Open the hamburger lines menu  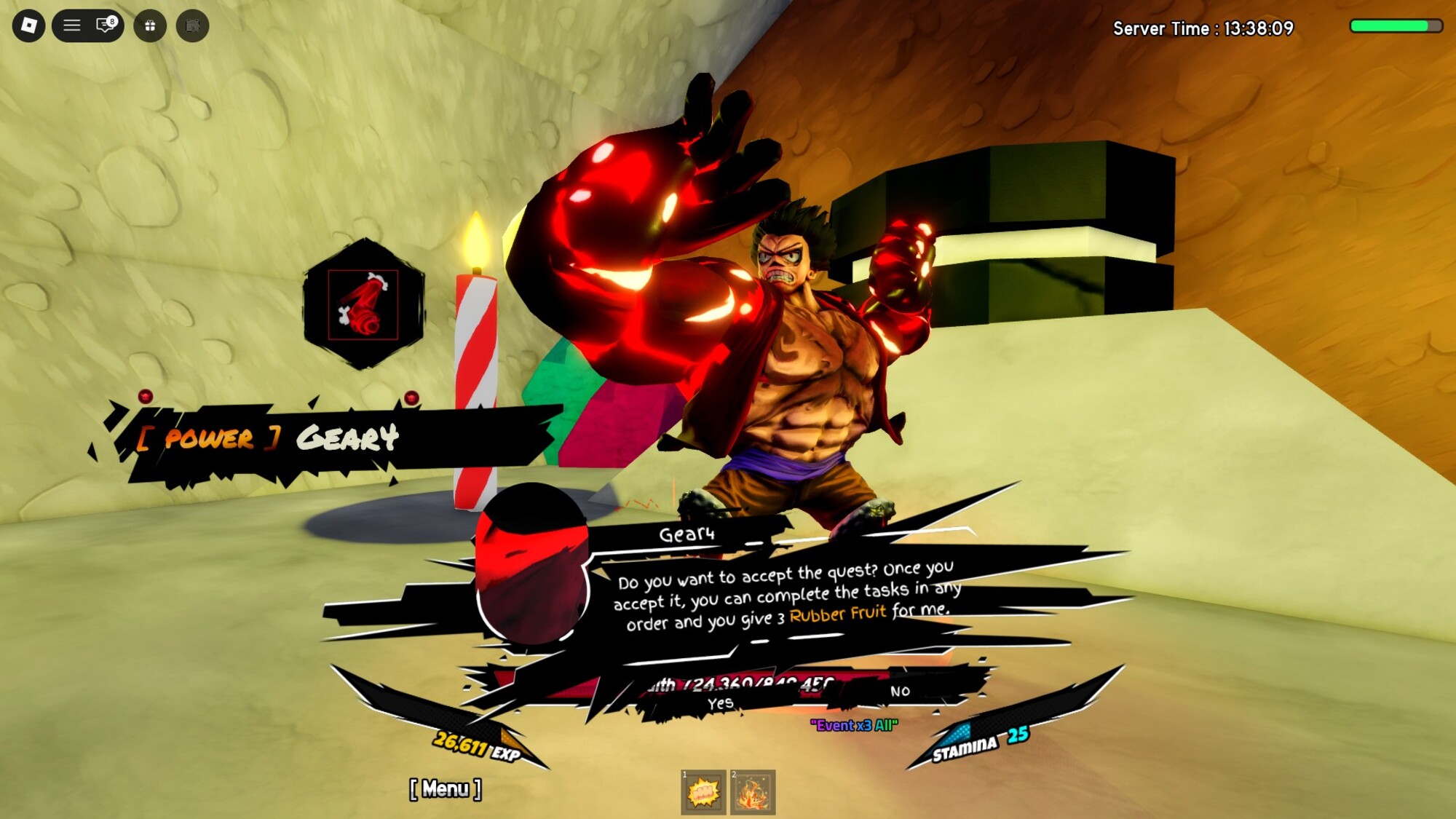71,26
